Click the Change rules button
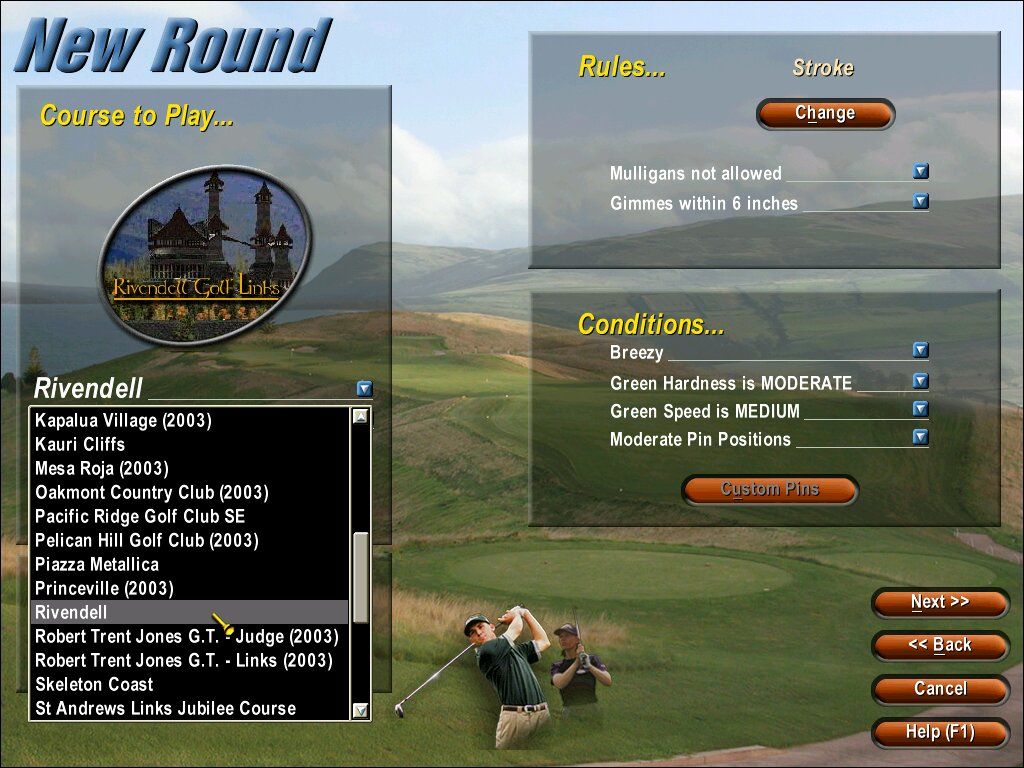 [x=825, y=114]
